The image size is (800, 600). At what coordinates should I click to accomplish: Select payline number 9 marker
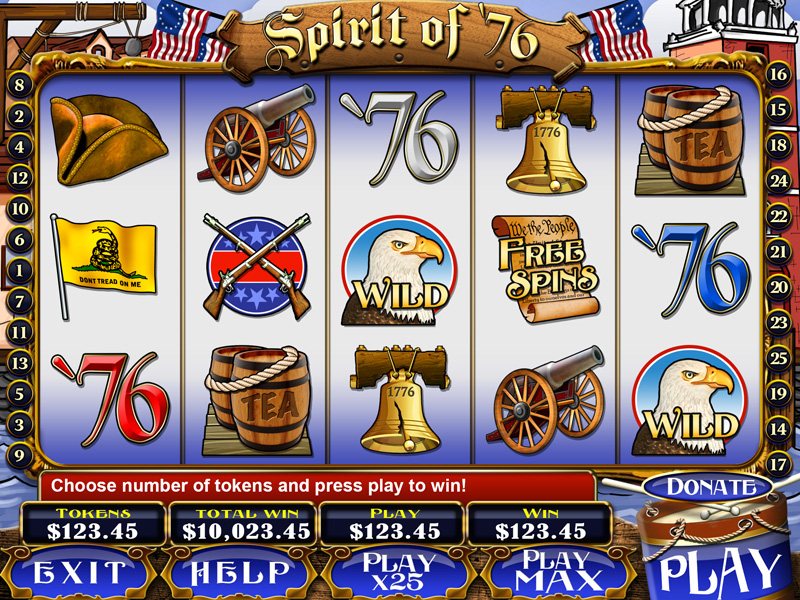tap(18, 455)
